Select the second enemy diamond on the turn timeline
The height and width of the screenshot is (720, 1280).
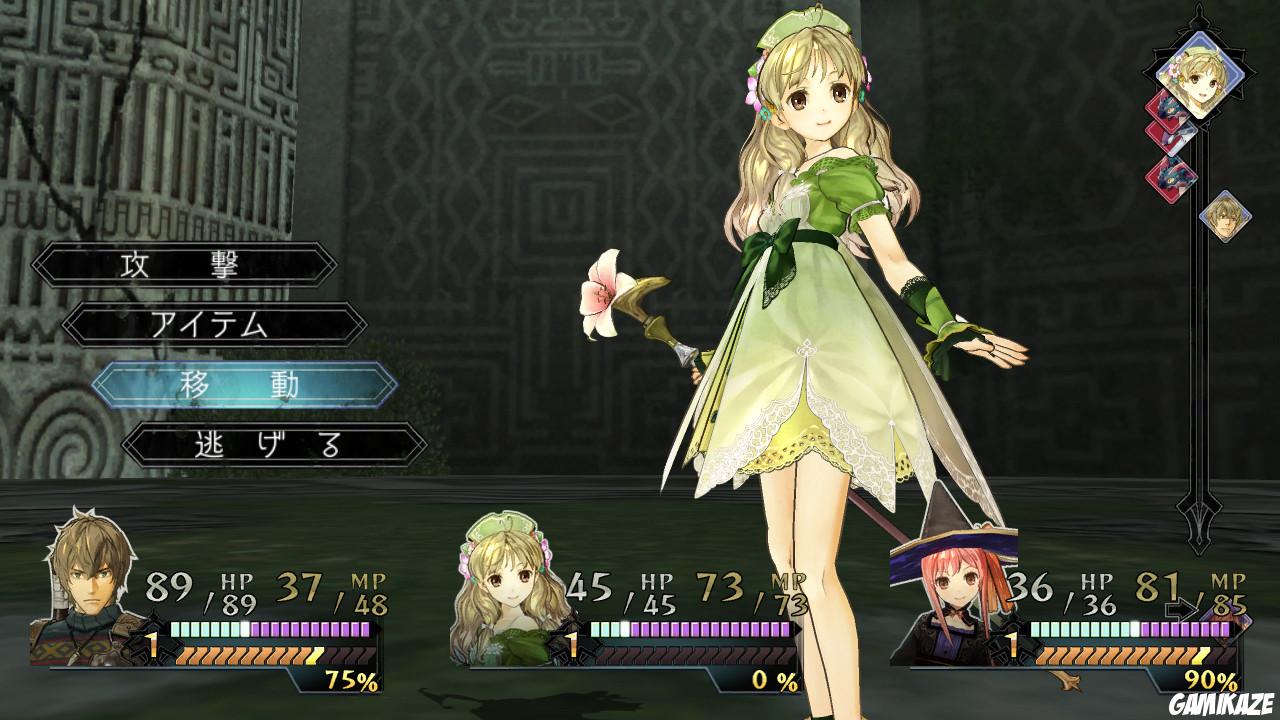point(1169,137)
